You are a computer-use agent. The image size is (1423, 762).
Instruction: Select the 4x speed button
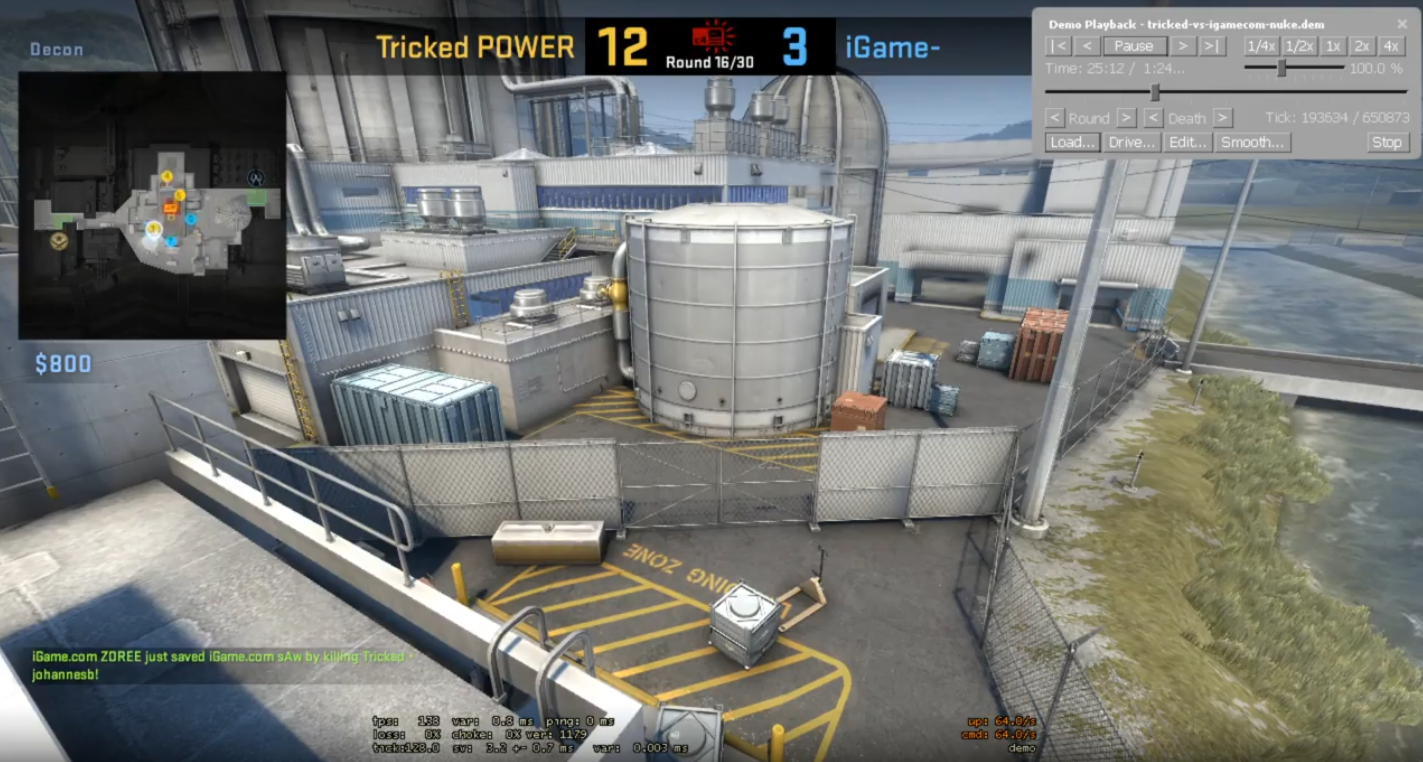coord(1391,46)
